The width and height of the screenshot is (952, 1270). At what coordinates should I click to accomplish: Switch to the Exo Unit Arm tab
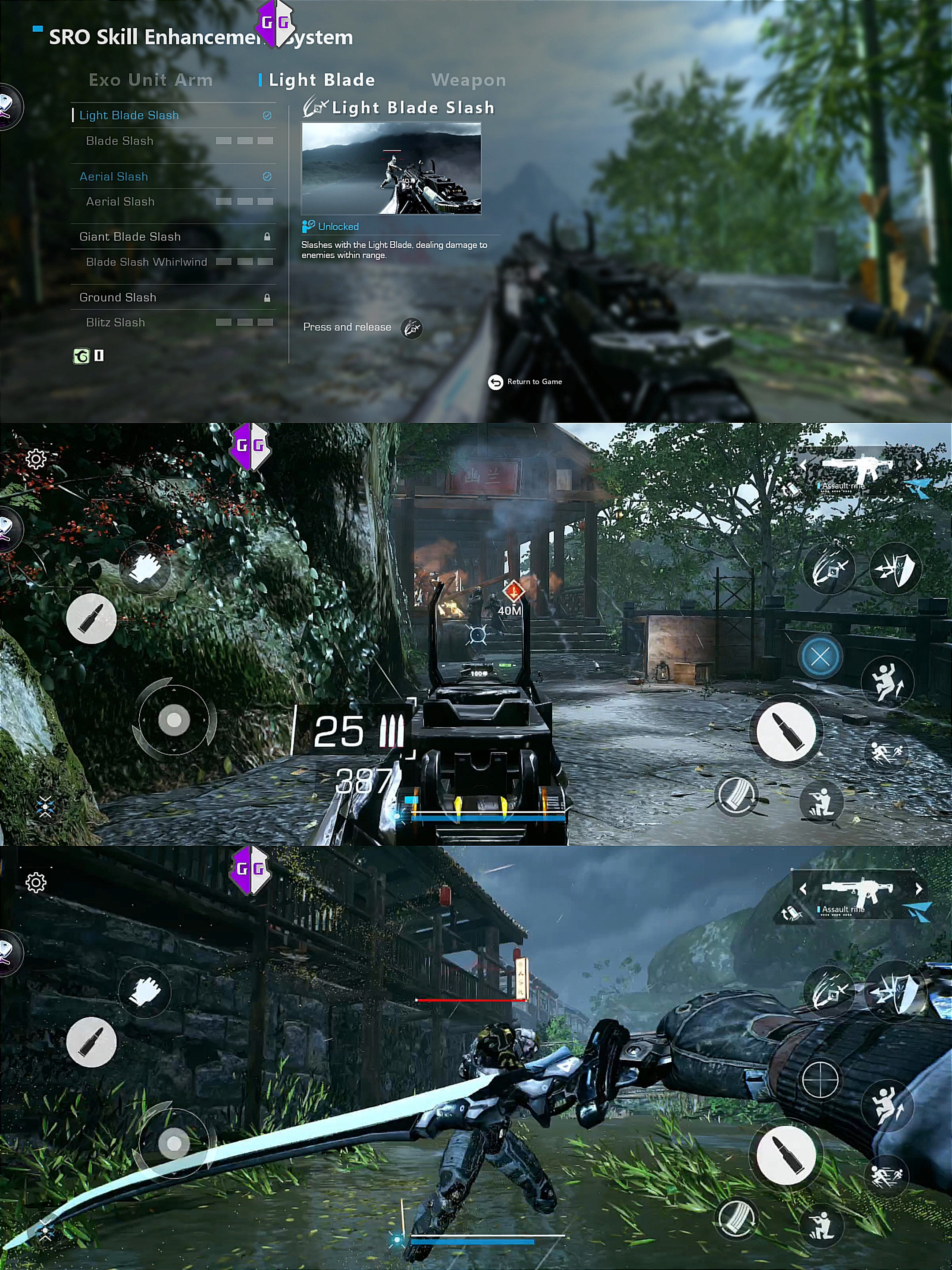click(150, 80)
